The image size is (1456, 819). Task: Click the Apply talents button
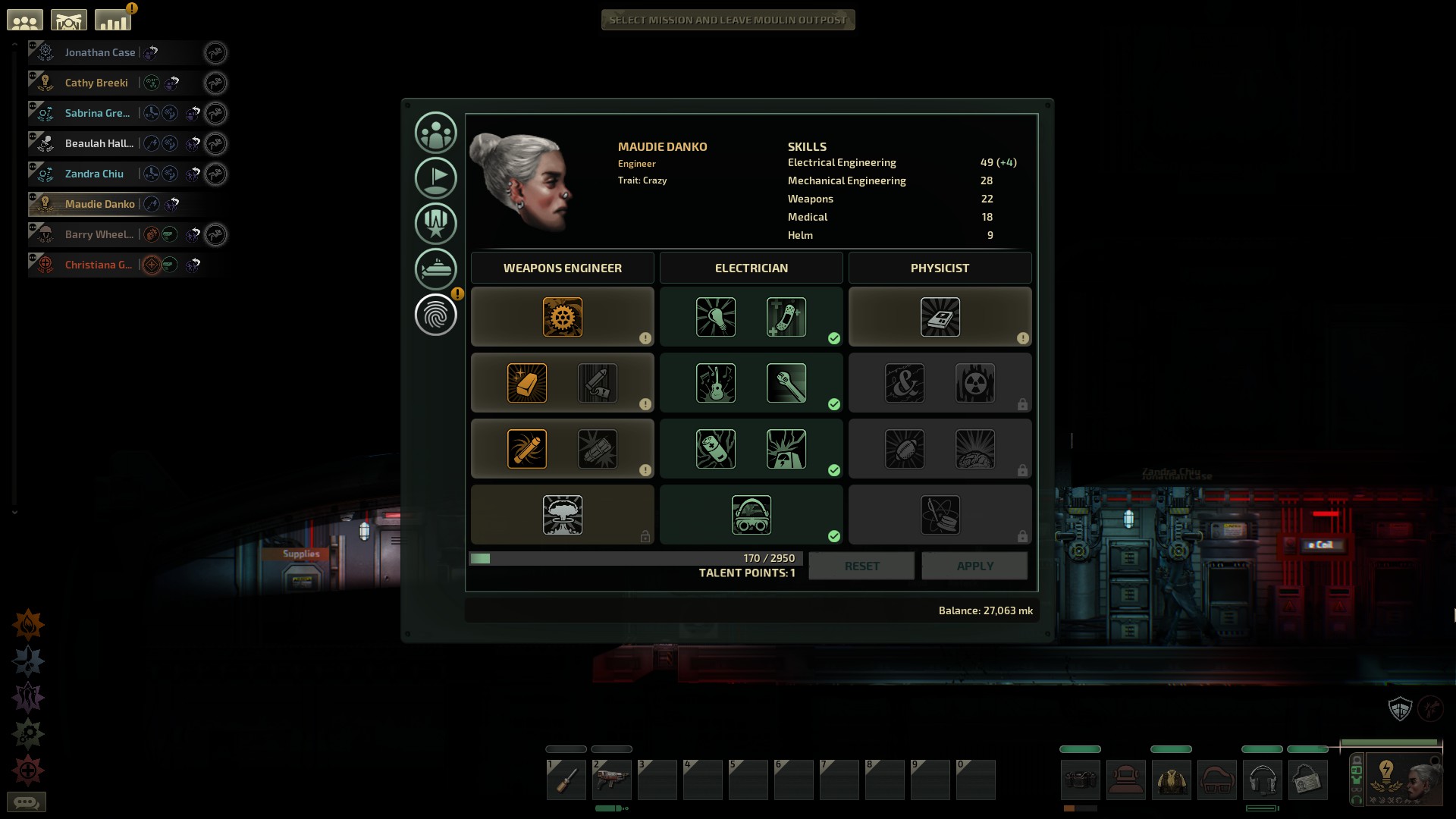pyautogui.click(x=974, y=566)
